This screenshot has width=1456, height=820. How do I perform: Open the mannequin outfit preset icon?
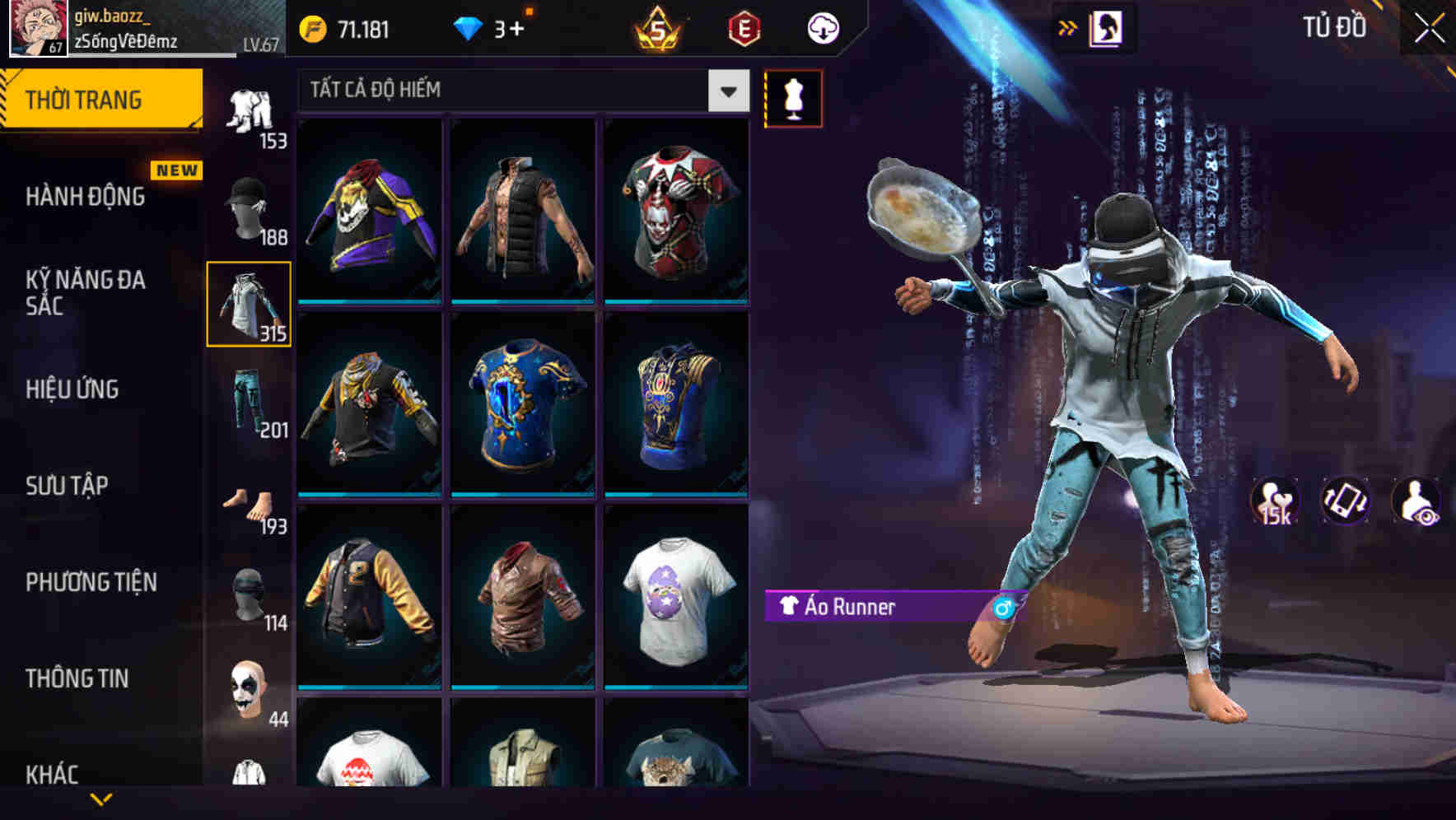(x=793, y=97)
